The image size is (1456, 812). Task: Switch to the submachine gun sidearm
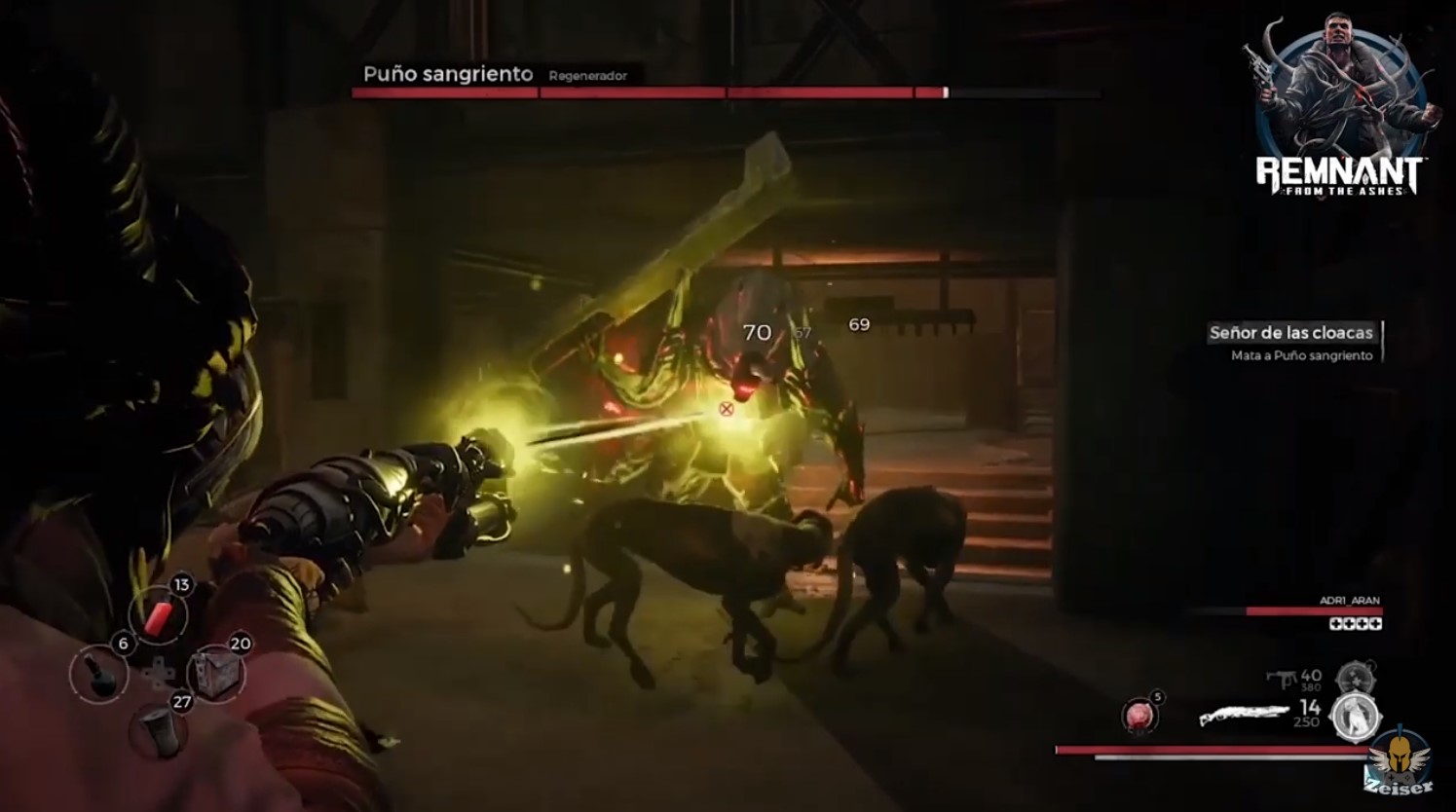point(1280,679)
